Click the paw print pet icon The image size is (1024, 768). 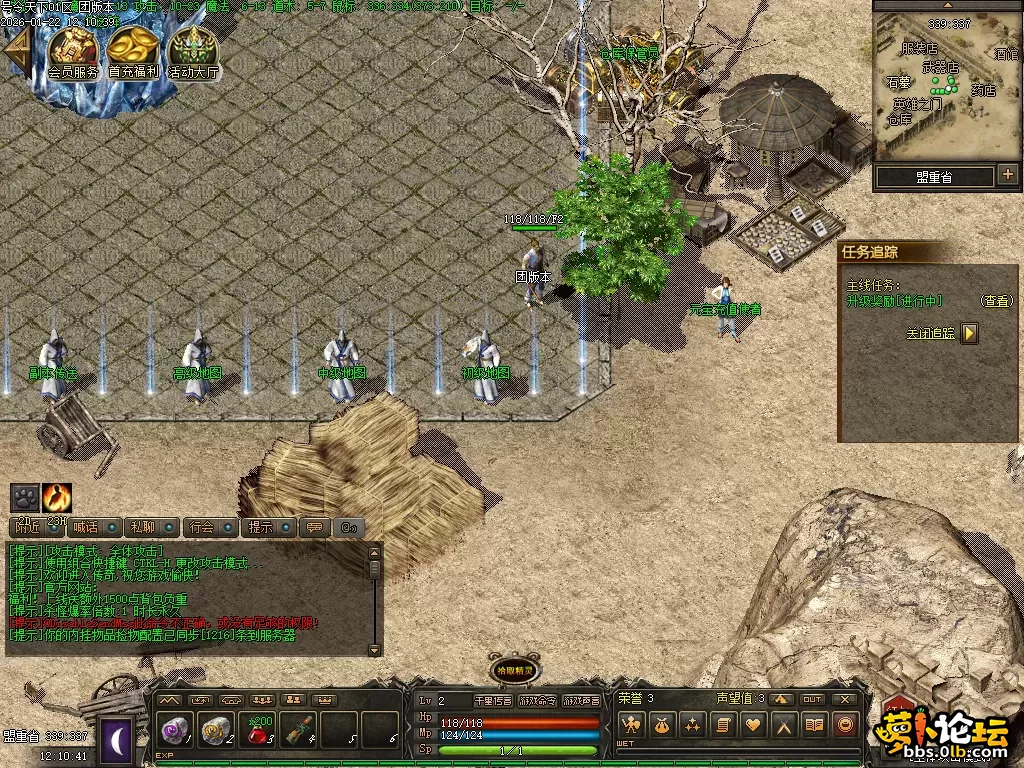point(25,497)
